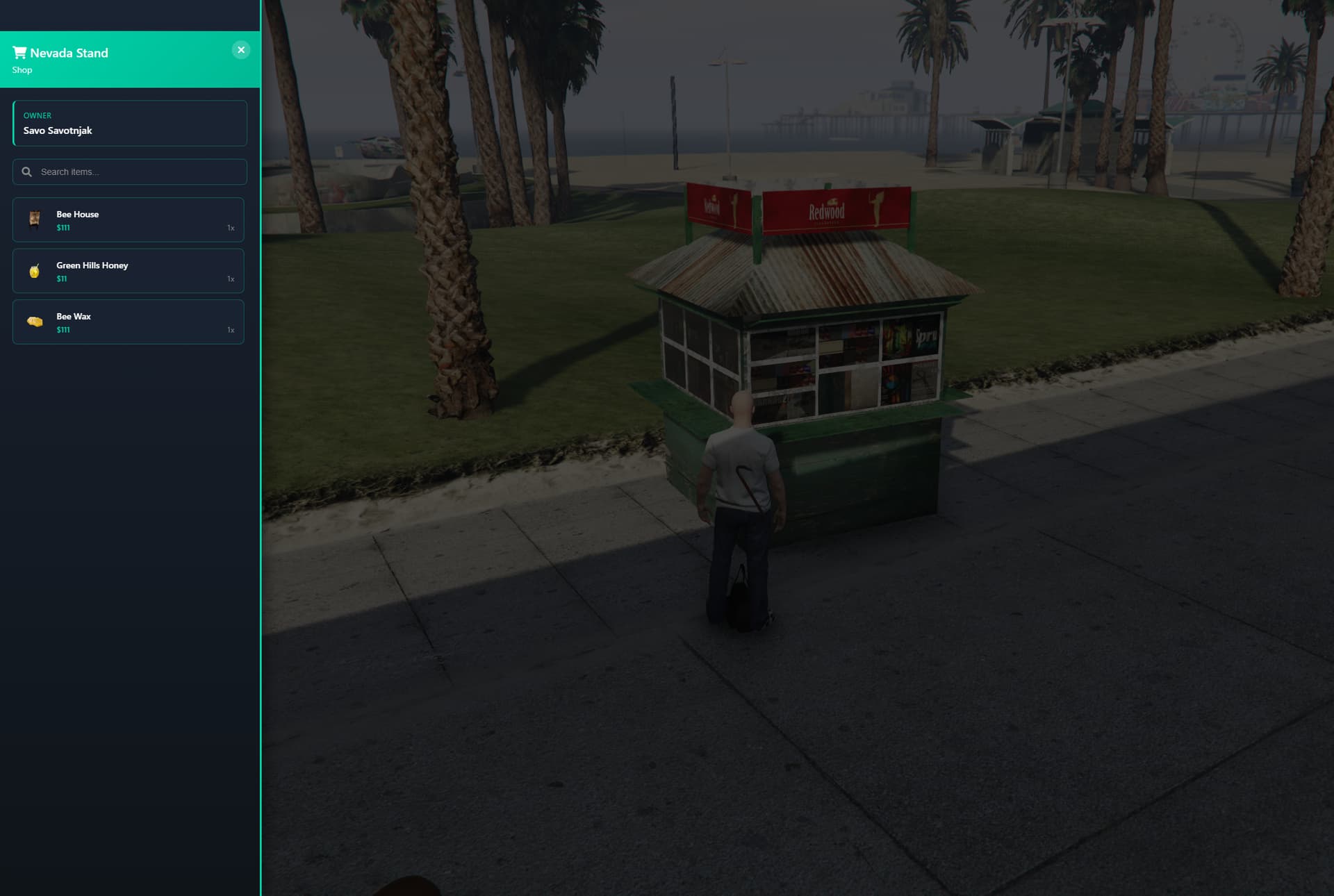Screen dimensions: 1334x896
Task: Click the owner name Savo Savotnjak
Action: tap(58, 131)
